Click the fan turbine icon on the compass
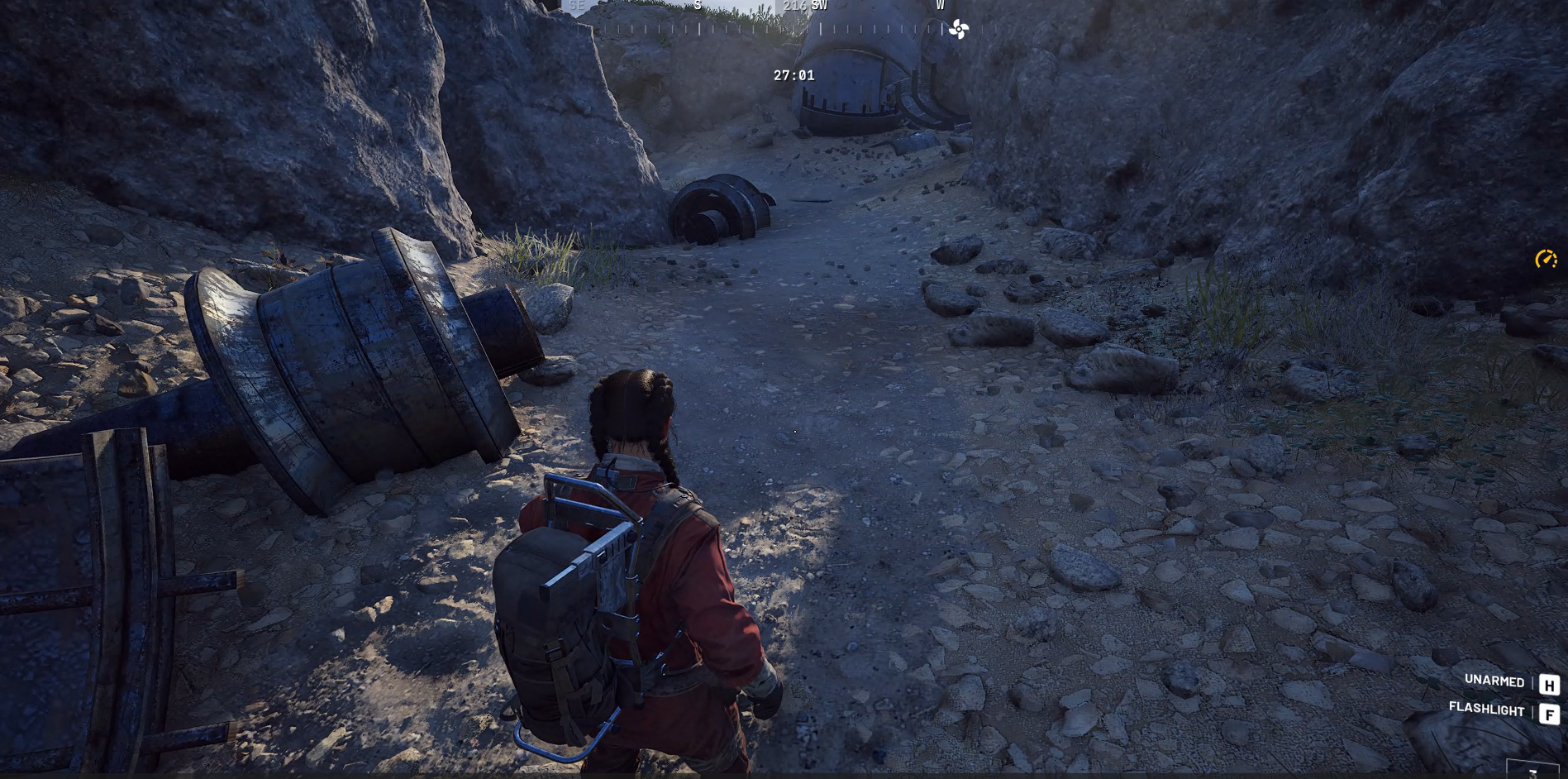 [960, 29]
